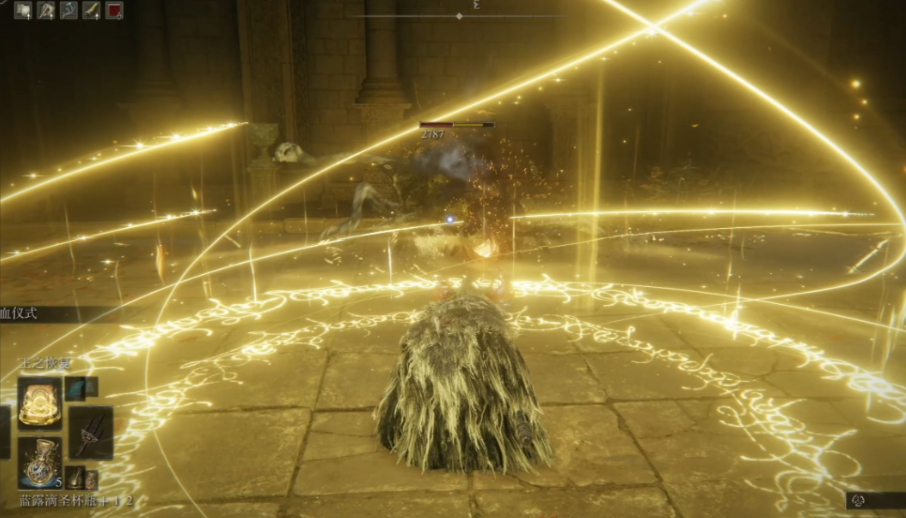
Task: Click the claw weapon equipment slot
Action: click(89, 431)
